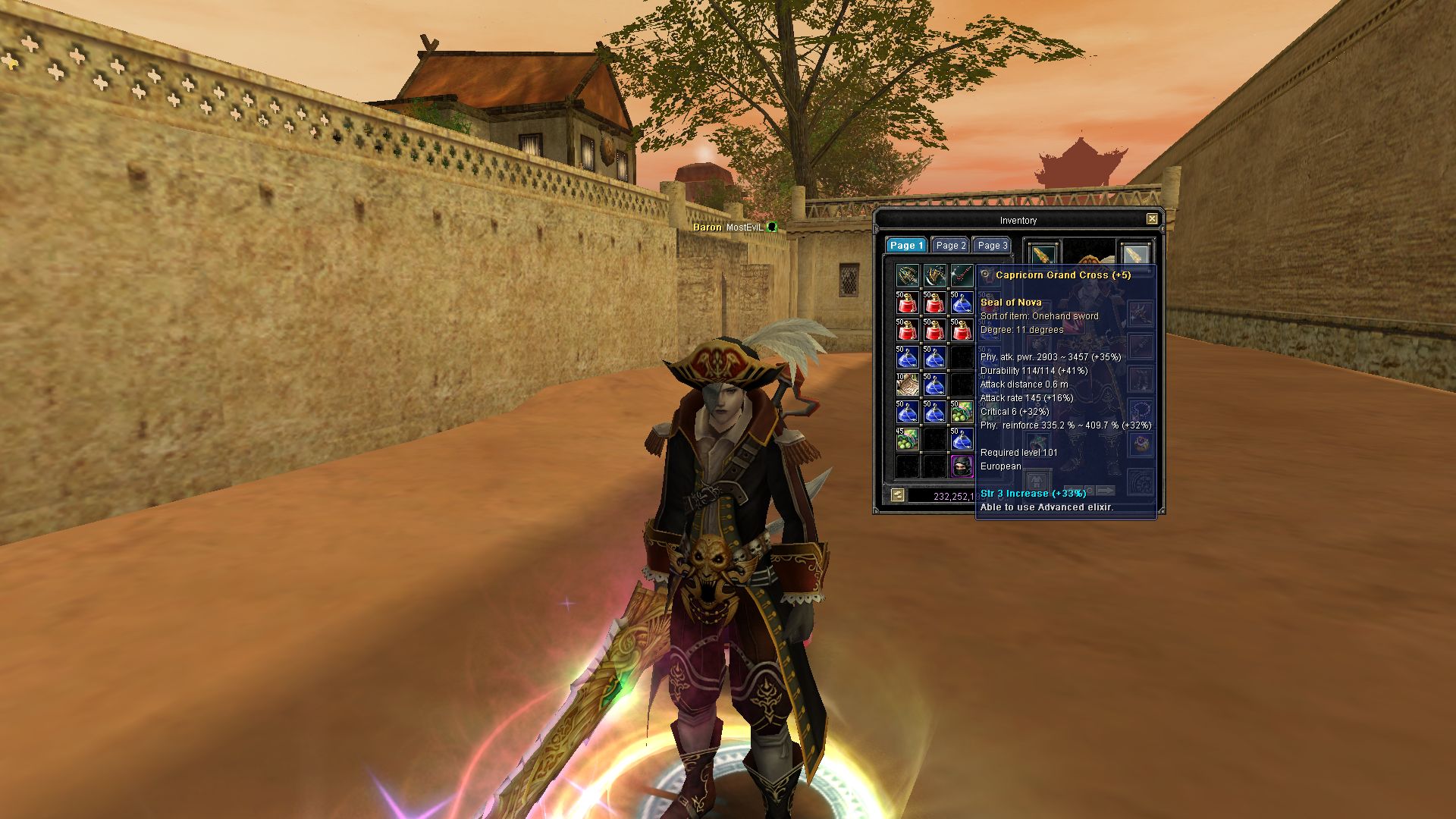
Task: Select the red-bladed weapon in the first inventory row
Action: (962, 275)
